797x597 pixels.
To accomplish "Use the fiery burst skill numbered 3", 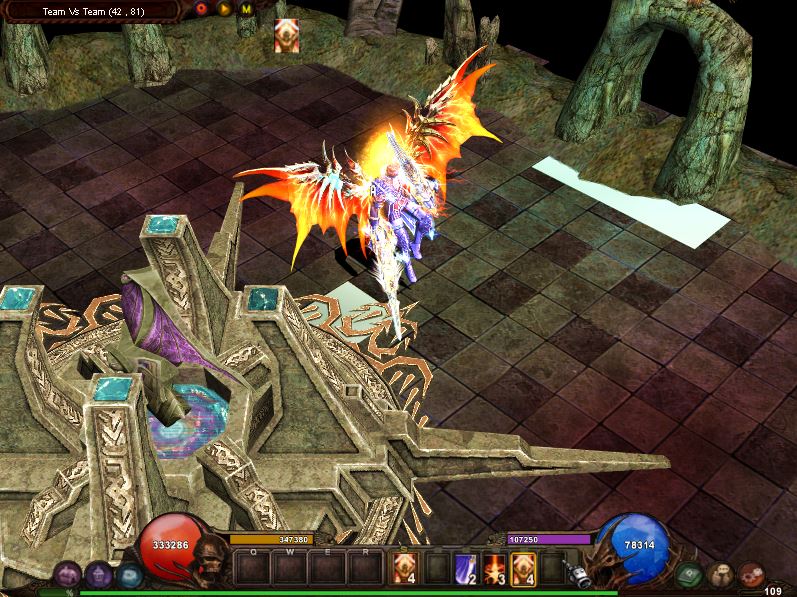I will (x=494, y=567).
